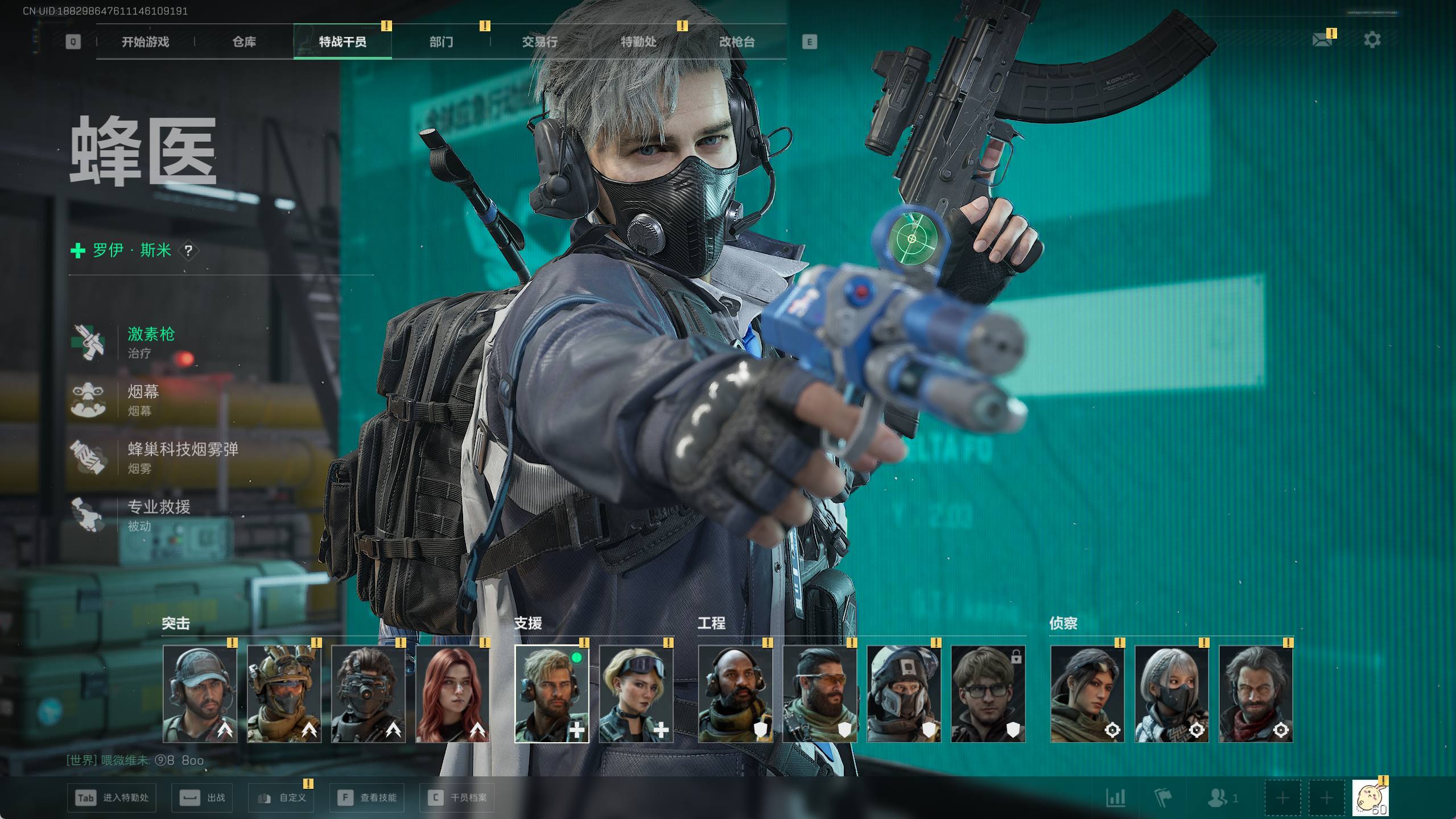This screenshot has height=819, width=1456.
Task: Switch to the 改枪台 tab
Action: [737, 42]
